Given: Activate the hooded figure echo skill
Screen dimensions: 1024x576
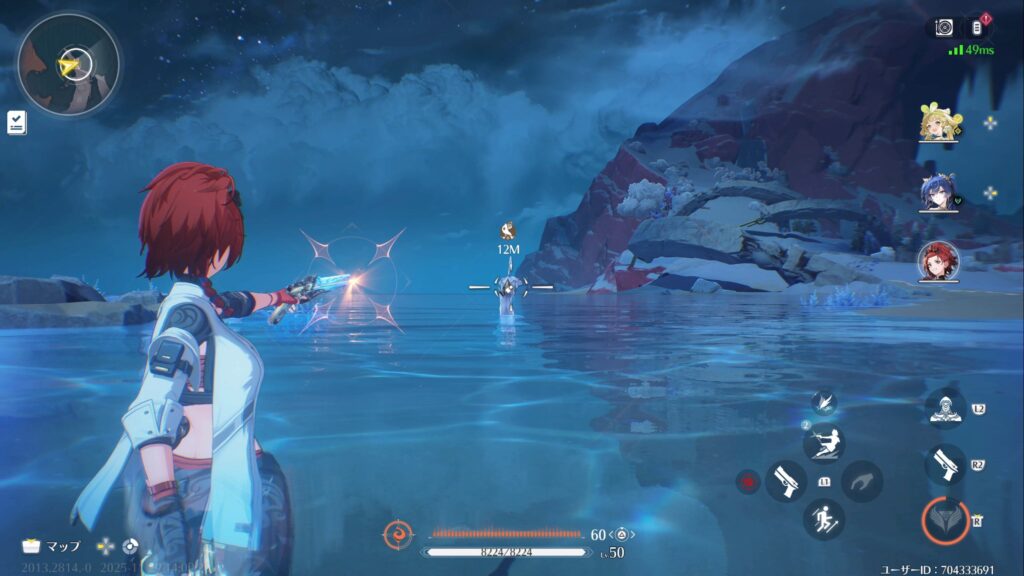Looking at the screenshot, I should pyautogui.click(x=945, y=407).
